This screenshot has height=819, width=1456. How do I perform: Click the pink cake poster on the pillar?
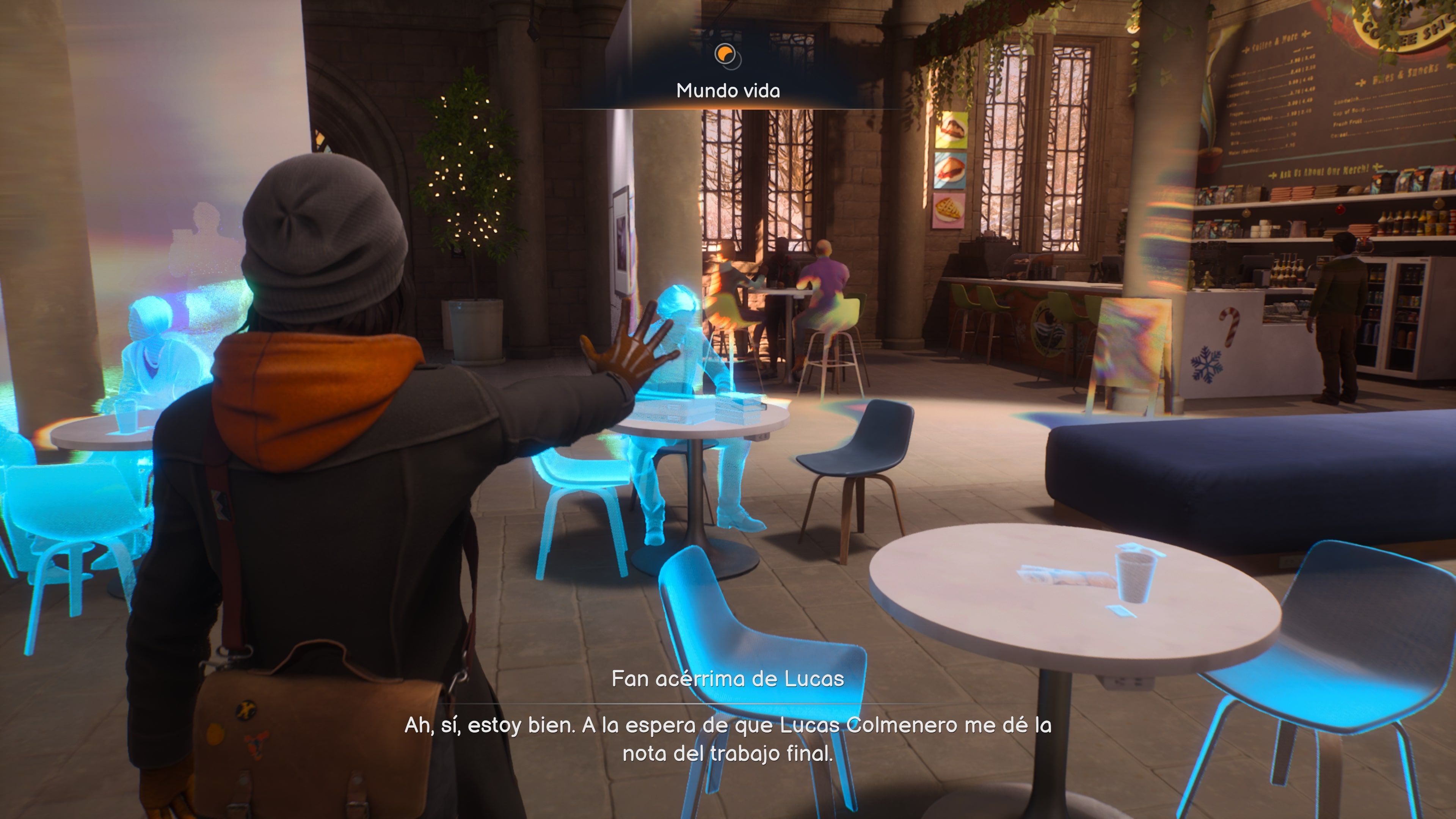[x=951, y=129]
